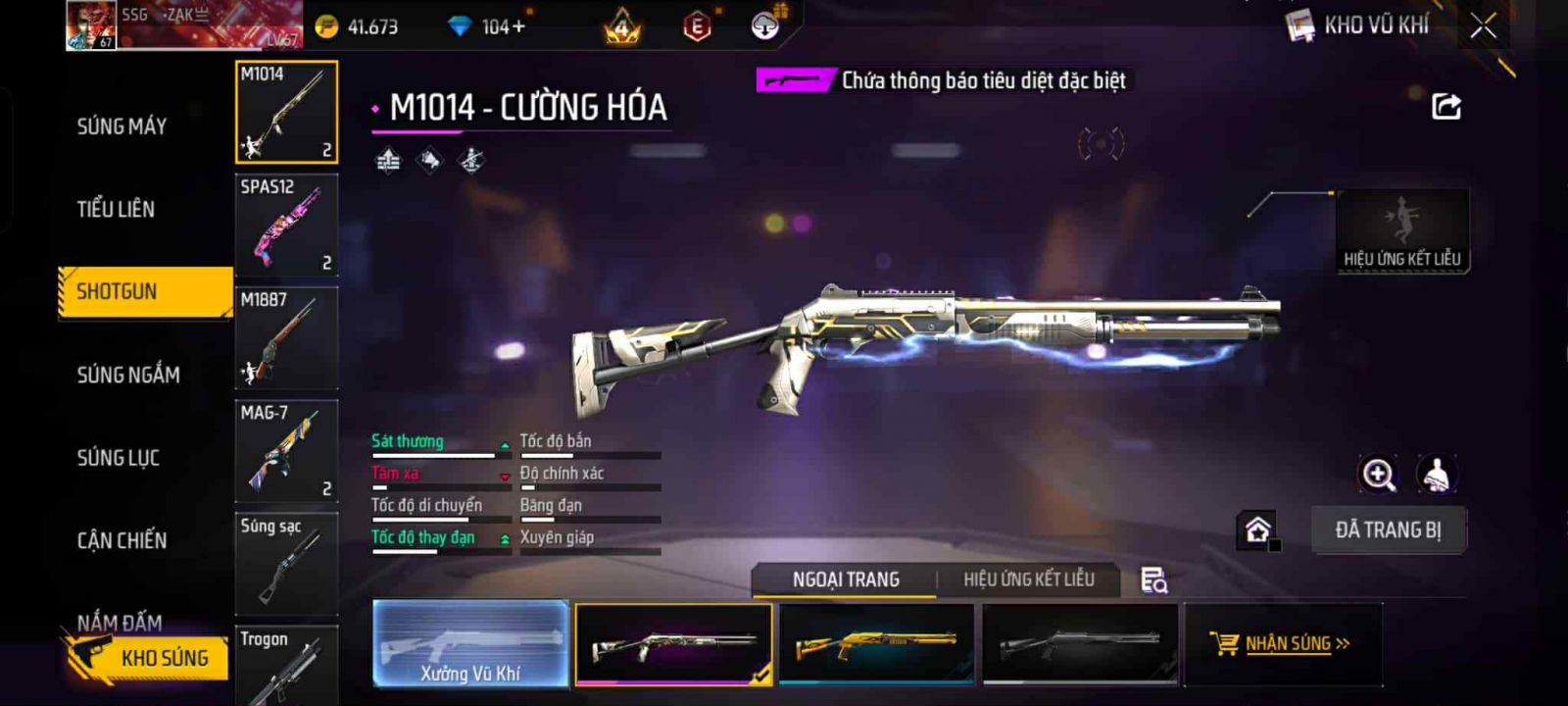
Task: Close the weapon armory screen
Action: (1483, 26)
